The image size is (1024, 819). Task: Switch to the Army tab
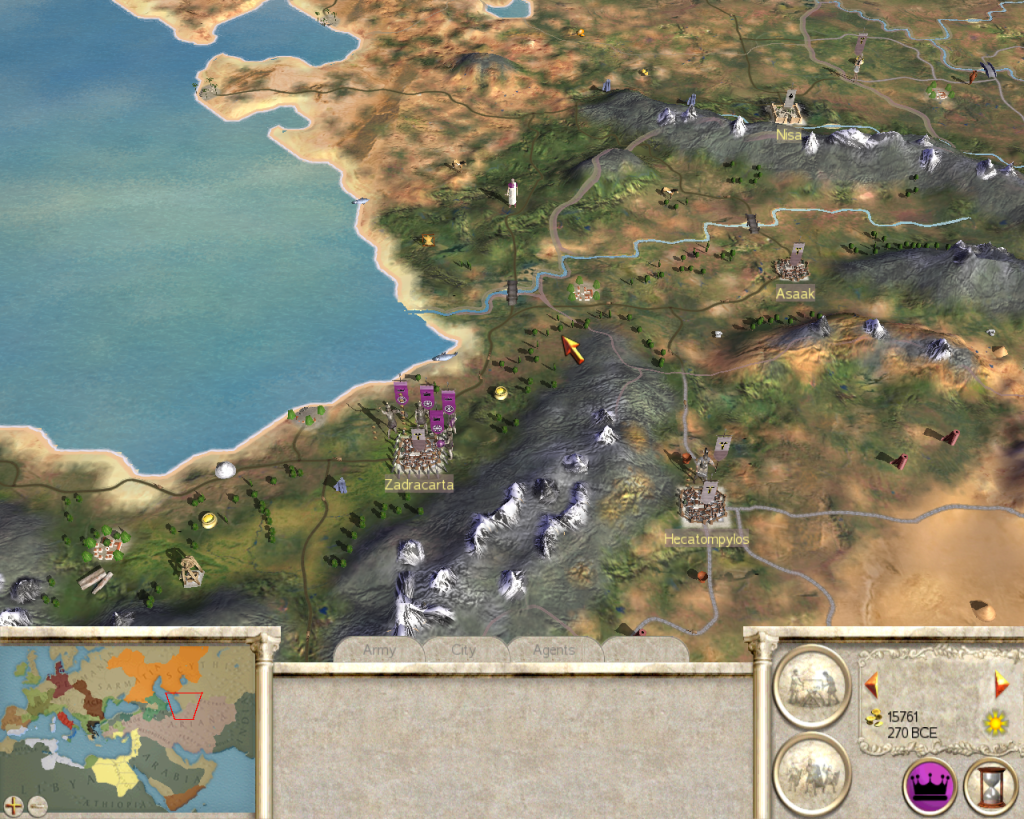pyautogui.click(x=379, y=650)
